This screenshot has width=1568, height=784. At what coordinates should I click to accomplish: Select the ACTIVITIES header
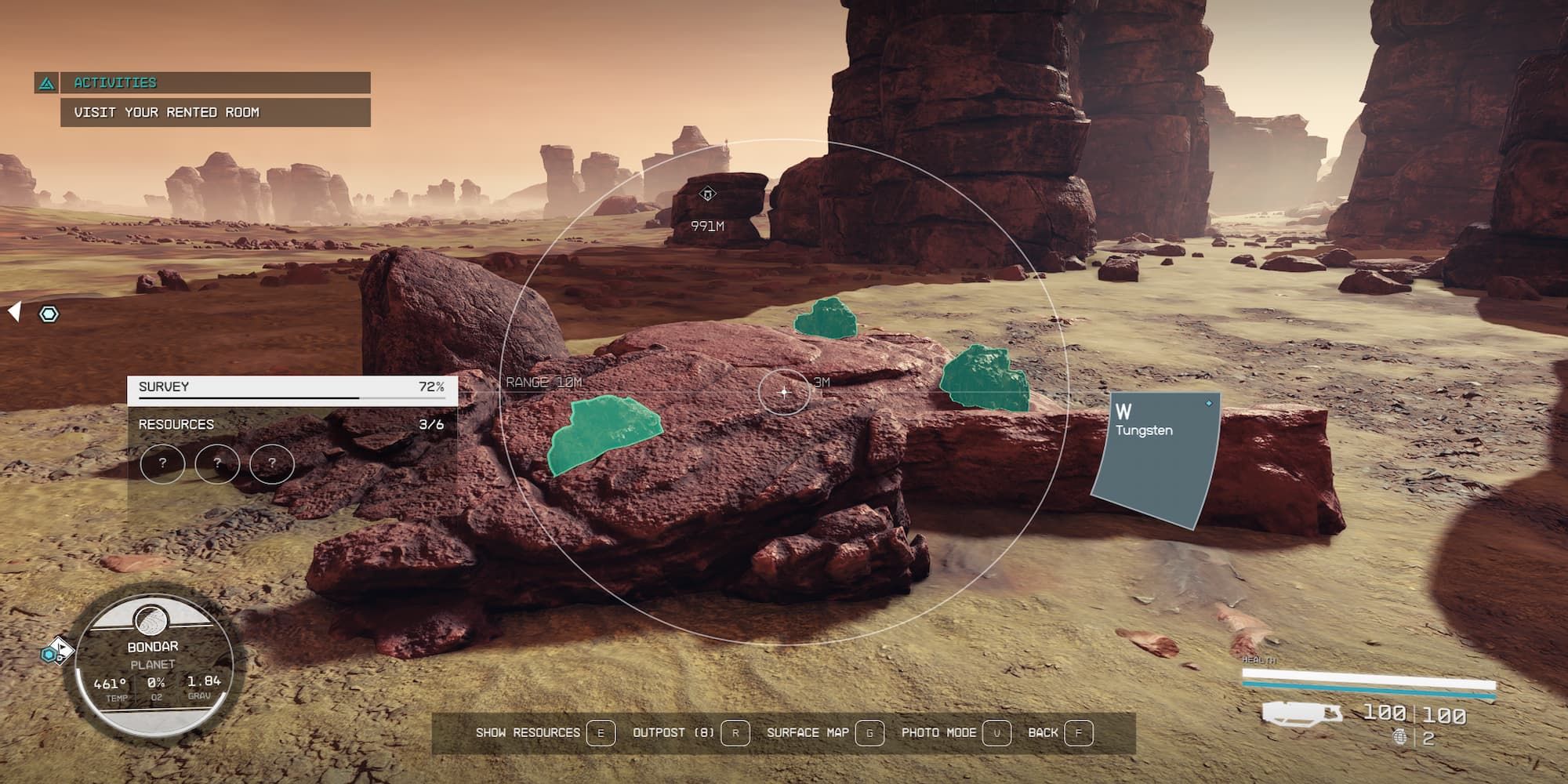coord(114,81)
